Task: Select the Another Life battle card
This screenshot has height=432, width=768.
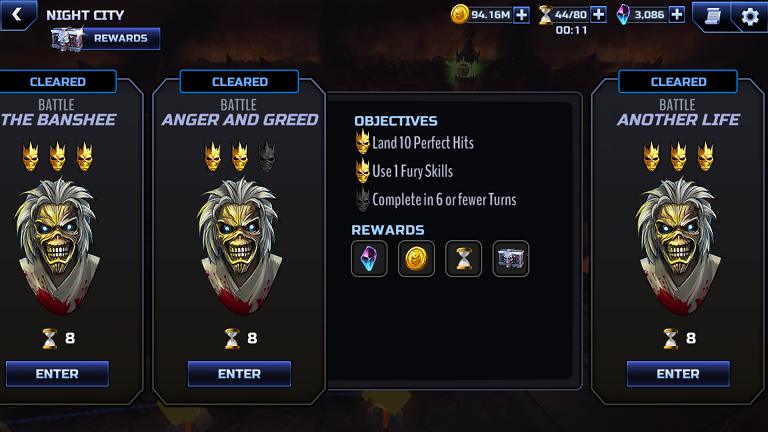Action: pyautogui.click(x=678, y=230)
